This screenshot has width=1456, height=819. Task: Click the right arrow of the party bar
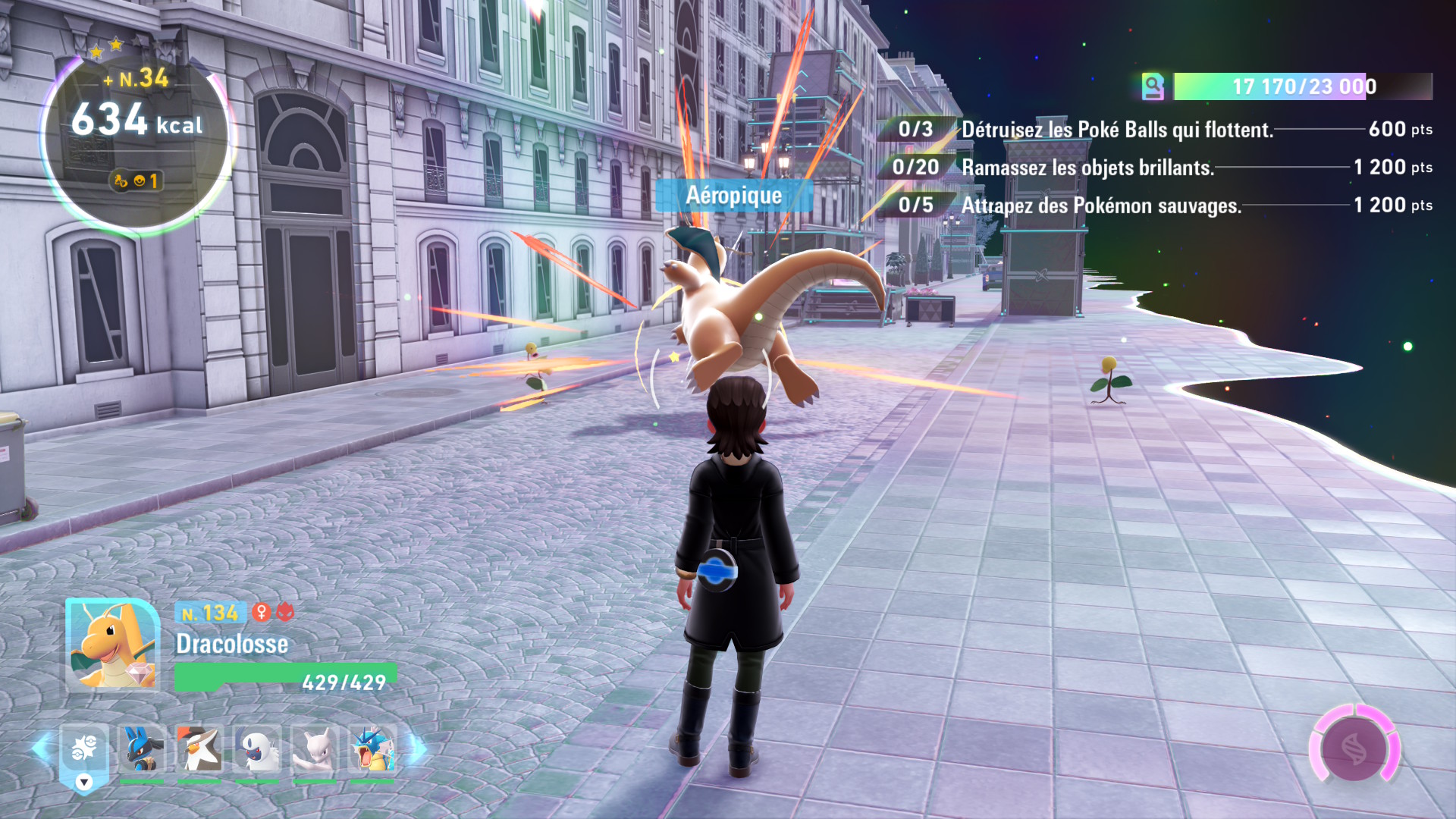[x=418, y=748]
